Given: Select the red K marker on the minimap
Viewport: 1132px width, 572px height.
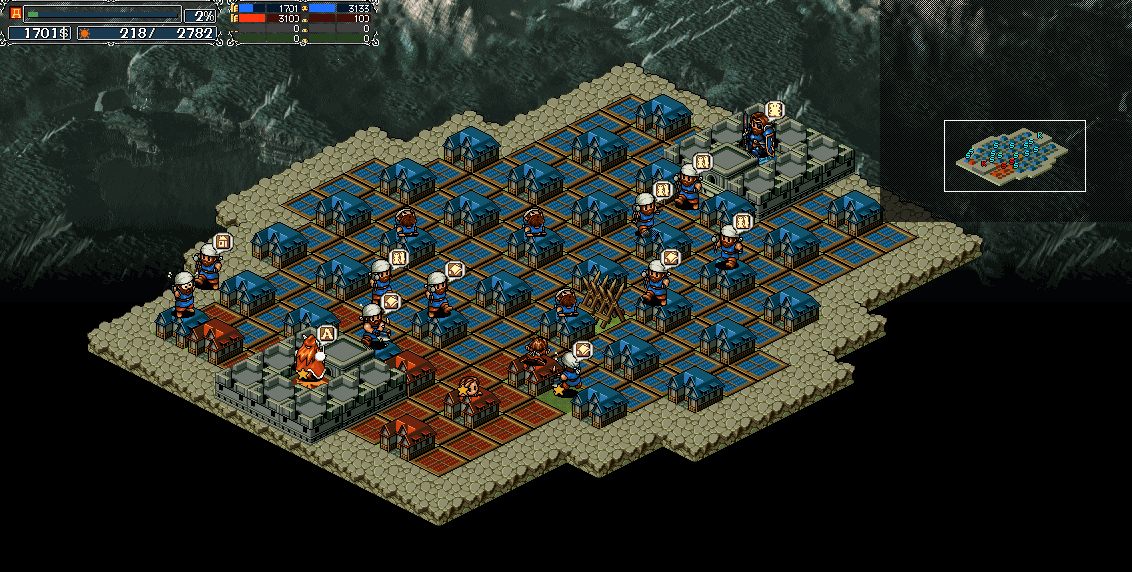Looking at the screenshot, I should click(x=984, y=164).
